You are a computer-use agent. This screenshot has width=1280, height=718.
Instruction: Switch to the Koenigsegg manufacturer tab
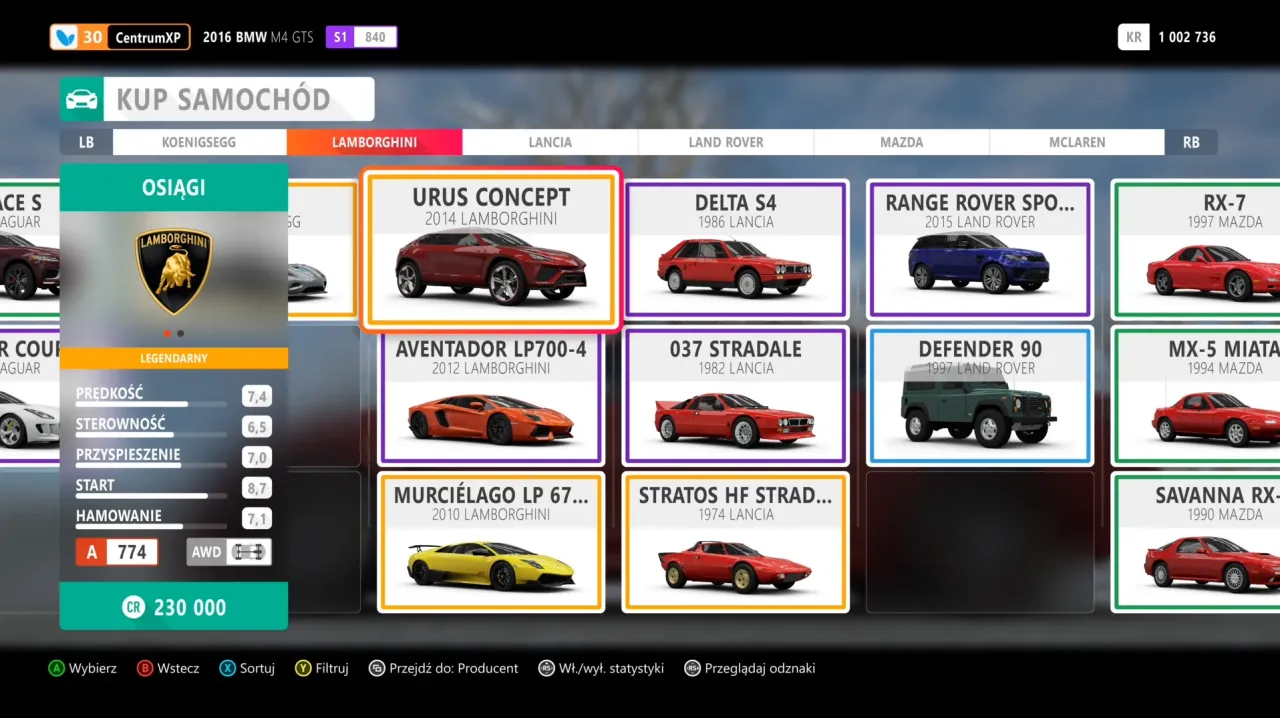pos(199,142)
